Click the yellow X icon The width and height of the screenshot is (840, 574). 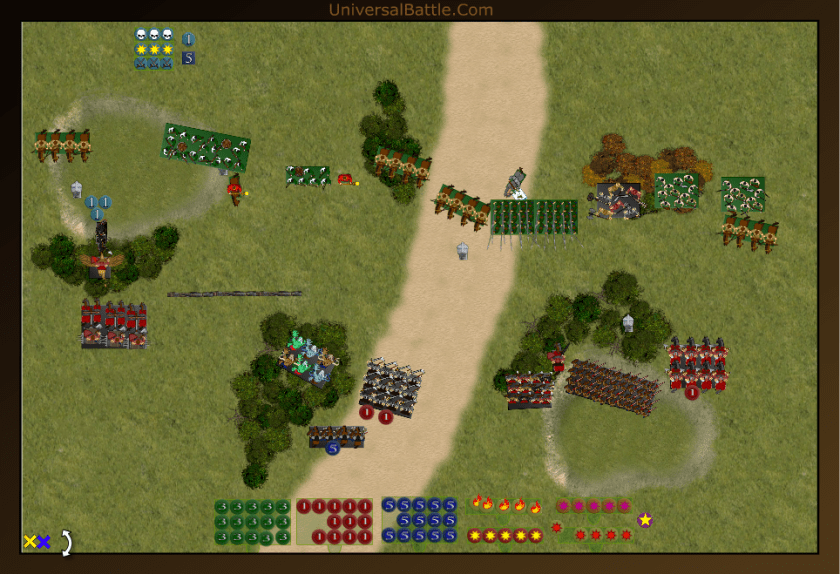click(x=30, y=542)
